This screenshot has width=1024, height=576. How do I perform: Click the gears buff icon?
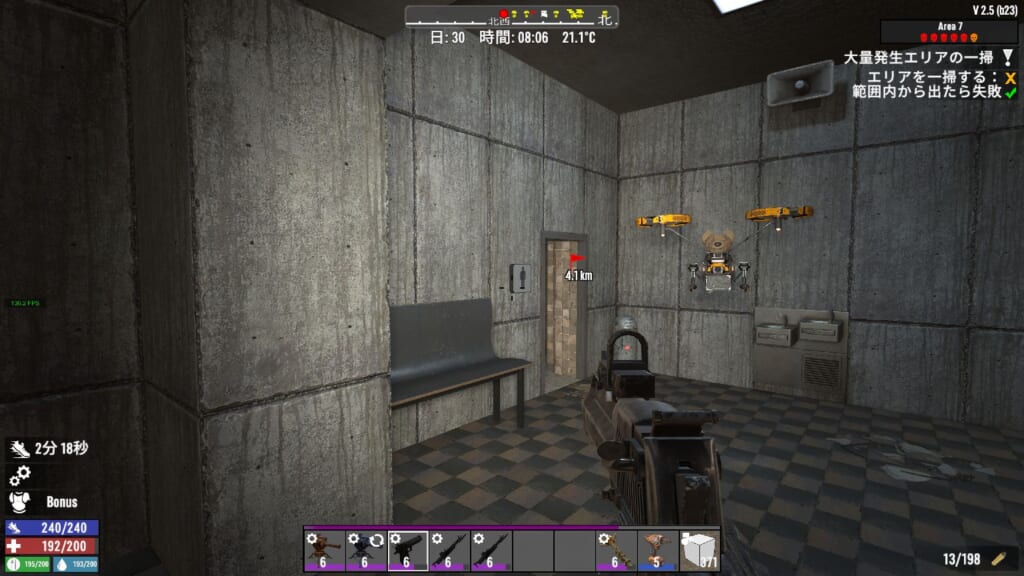coord(19,476)
